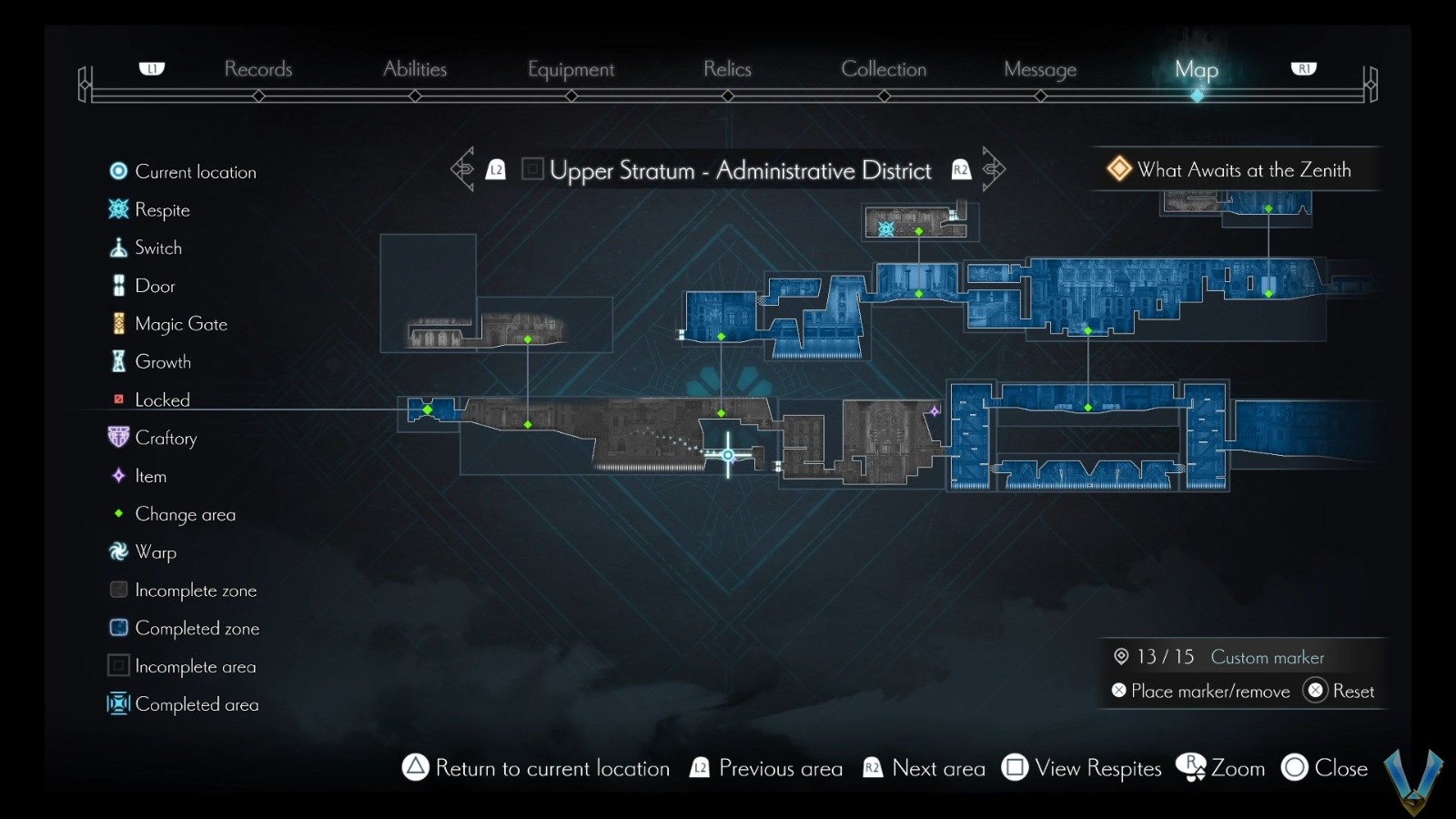
Task: Click the Warp legend icon
Action: point(117,551)
